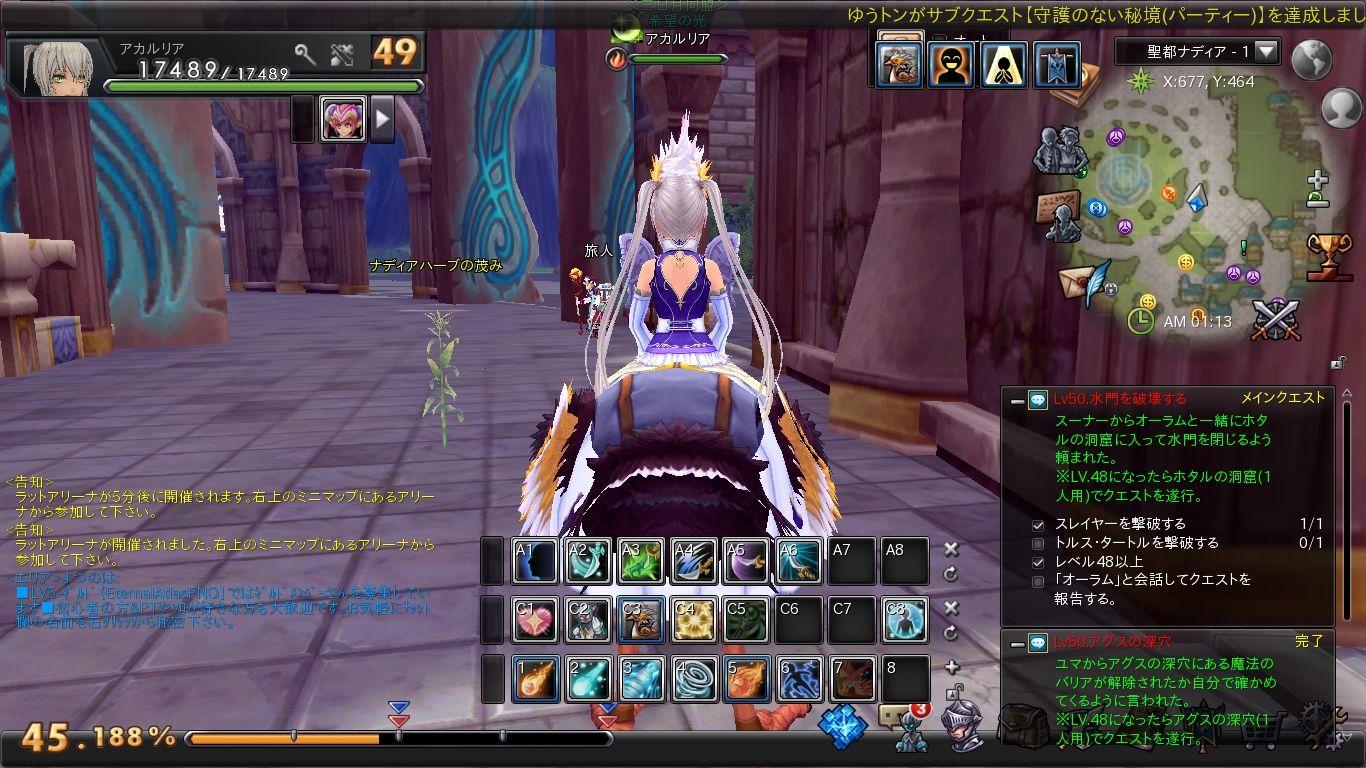The image size is (1366, 768).
Task: Activate the pink heart skill in slot C1
Action: 536,620
